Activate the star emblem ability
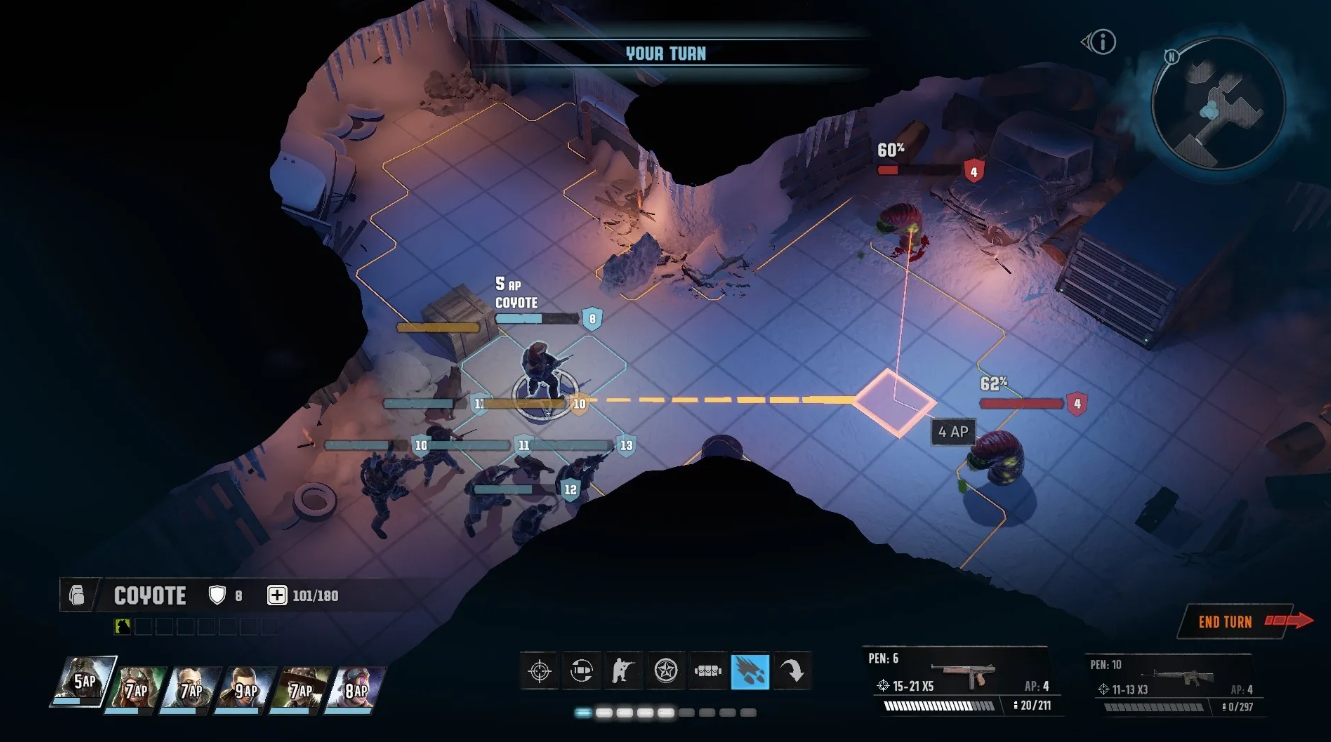Screen dimensions: 1331x742 pyautogui.click(x=666, y=672)
